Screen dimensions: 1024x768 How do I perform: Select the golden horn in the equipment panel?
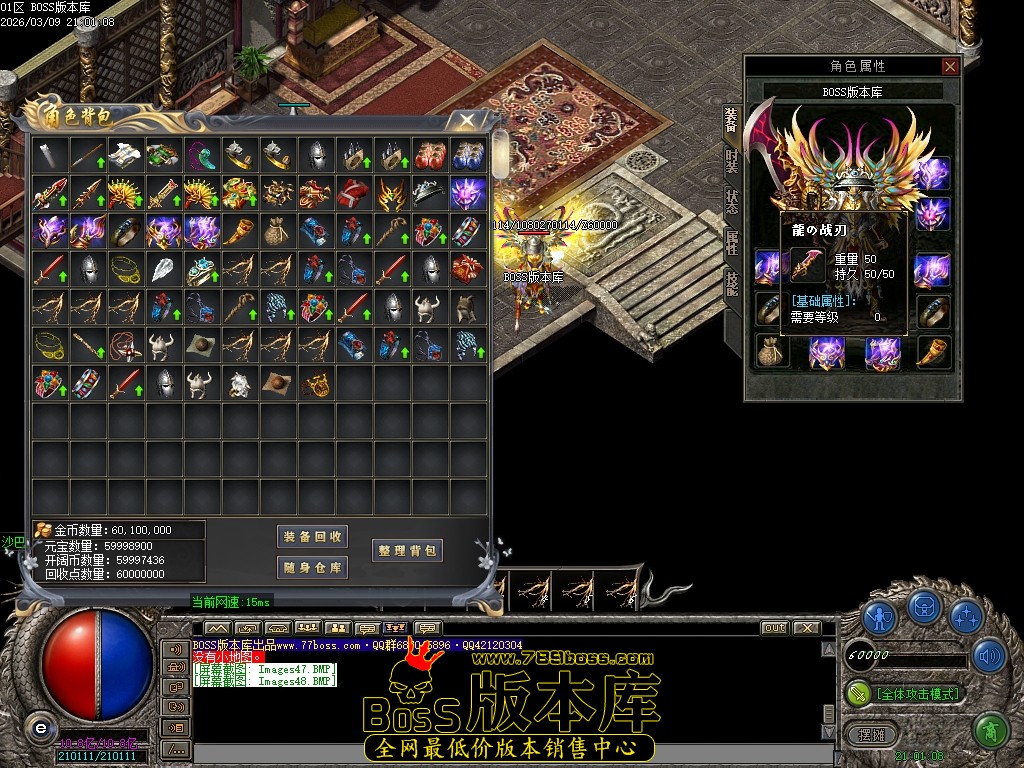tap(933, 351)
